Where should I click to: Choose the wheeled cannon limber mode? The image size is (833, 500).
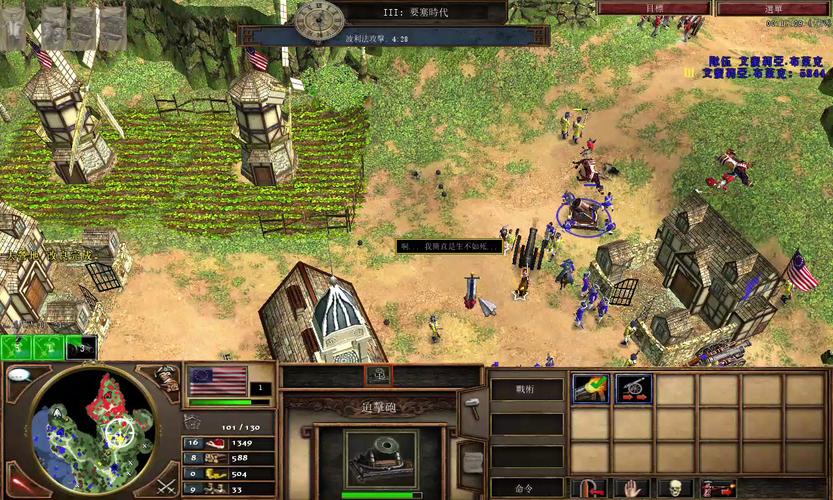tap(633, 389)
